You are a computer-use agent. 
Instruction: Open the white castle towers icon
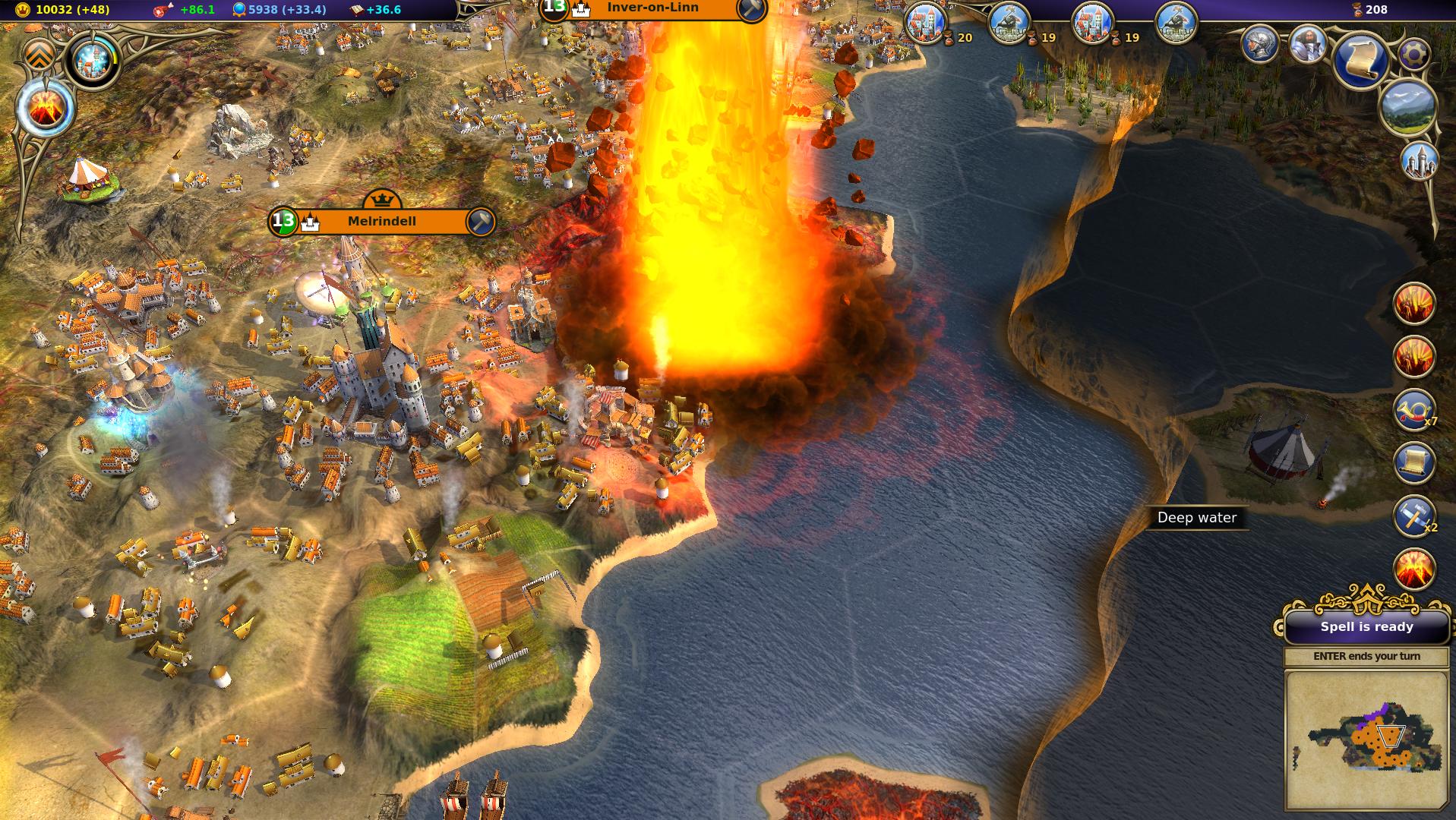click(1419, 162)
